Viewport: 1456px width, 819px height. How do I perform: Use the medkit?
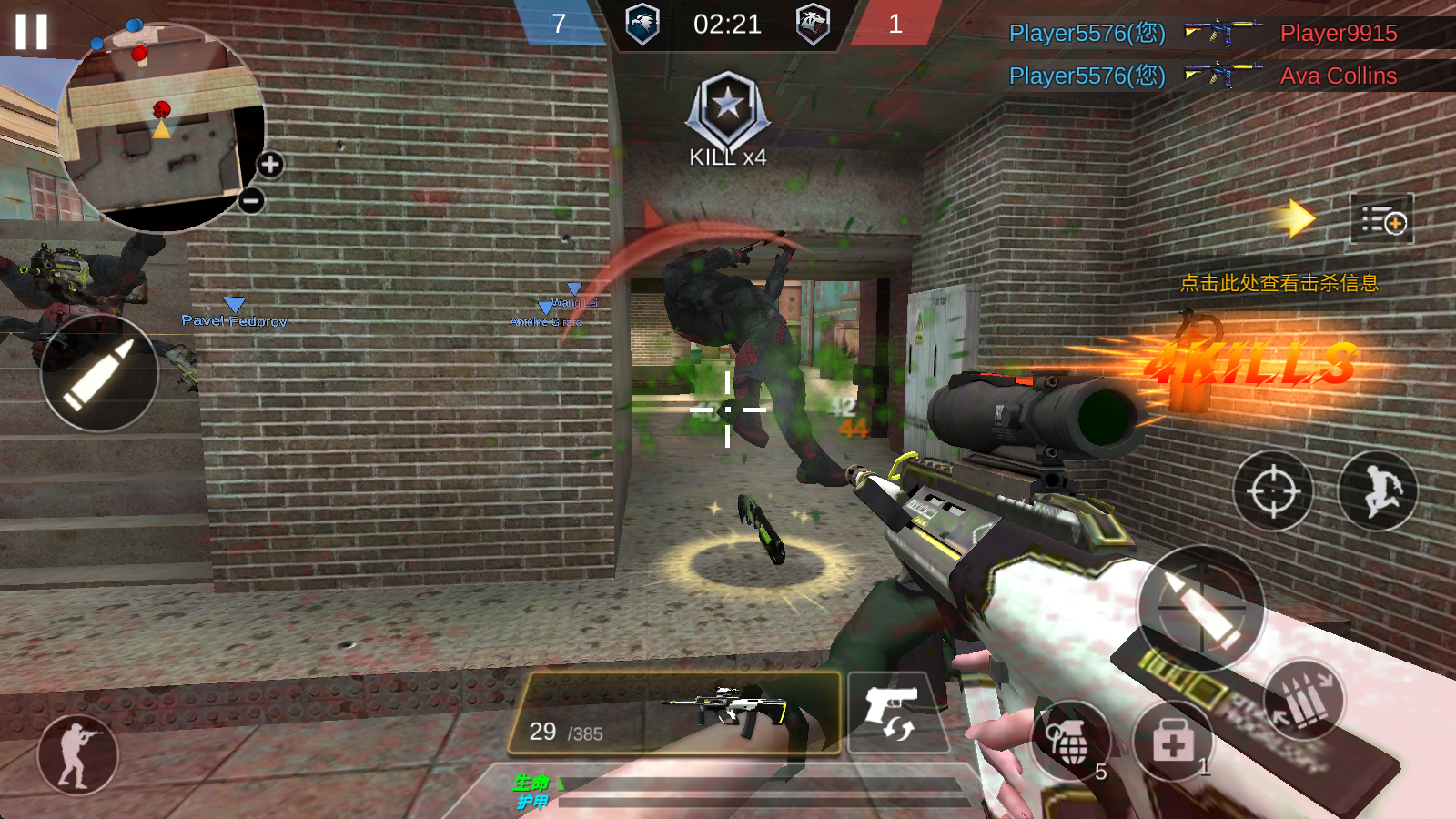click(x=1173, y=742)
